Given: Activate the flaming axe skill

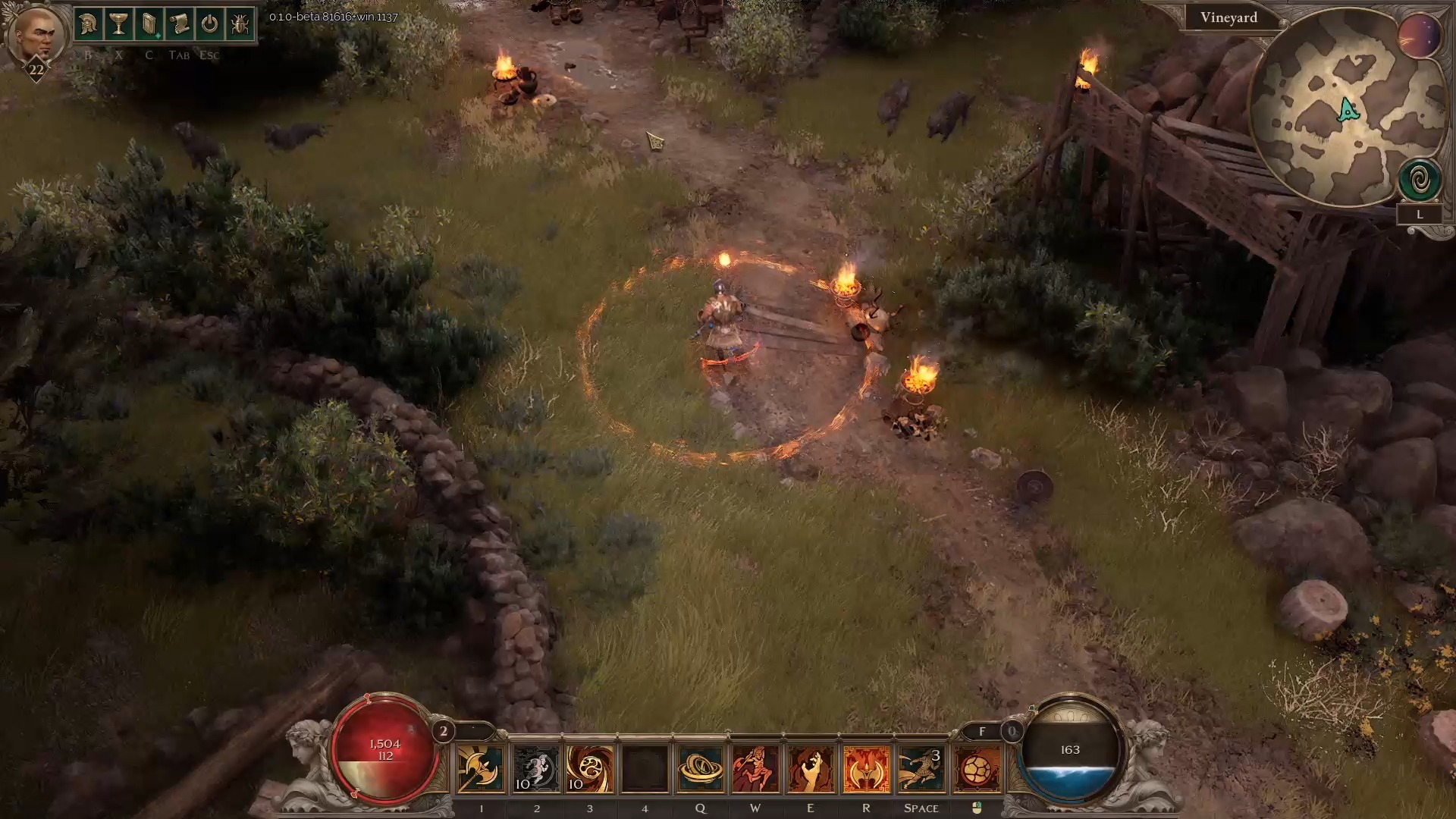Looking at the screenshot, I should tap(866, 769).
